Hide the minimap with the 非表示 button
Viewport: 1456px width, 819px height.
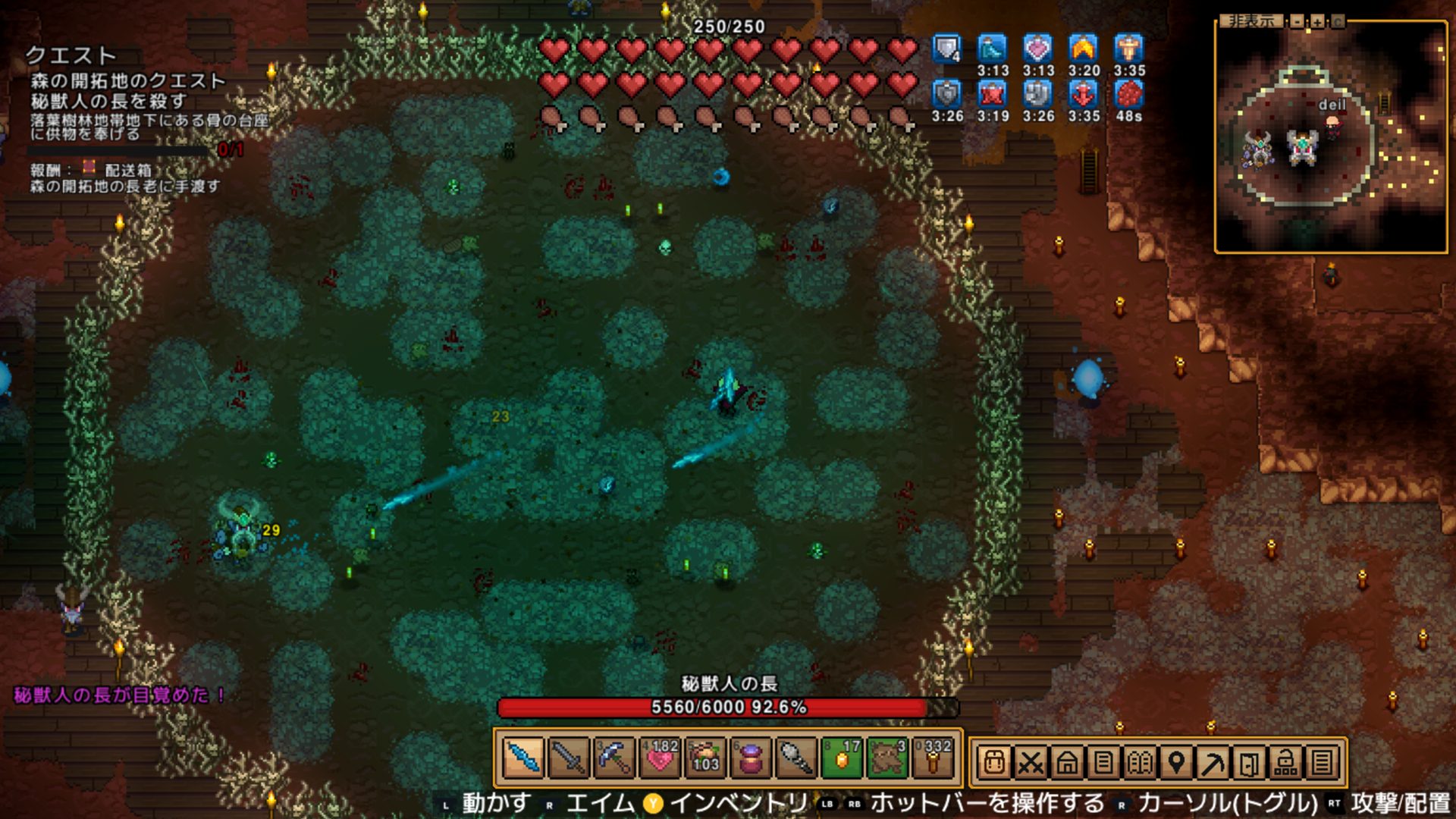pos(1251,21)
